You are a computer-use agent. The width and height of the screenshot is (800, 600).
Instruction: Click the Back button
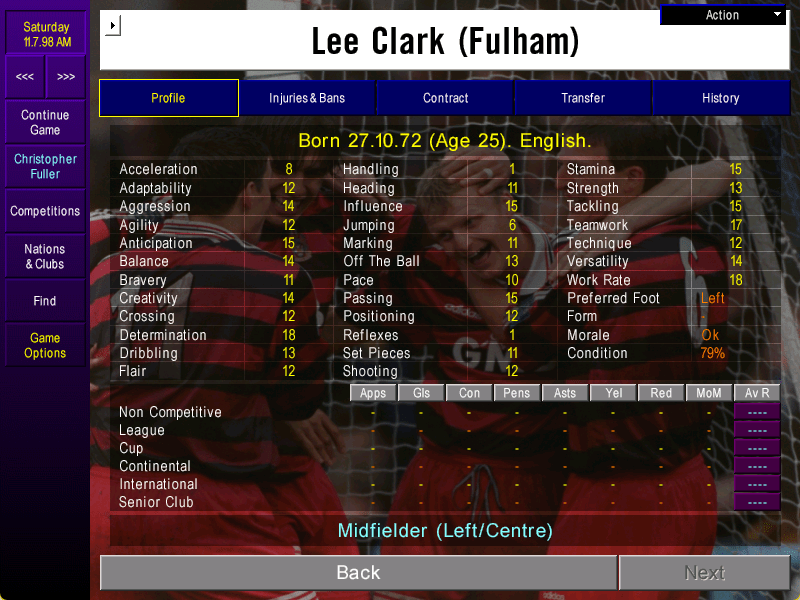click(358, 572)
